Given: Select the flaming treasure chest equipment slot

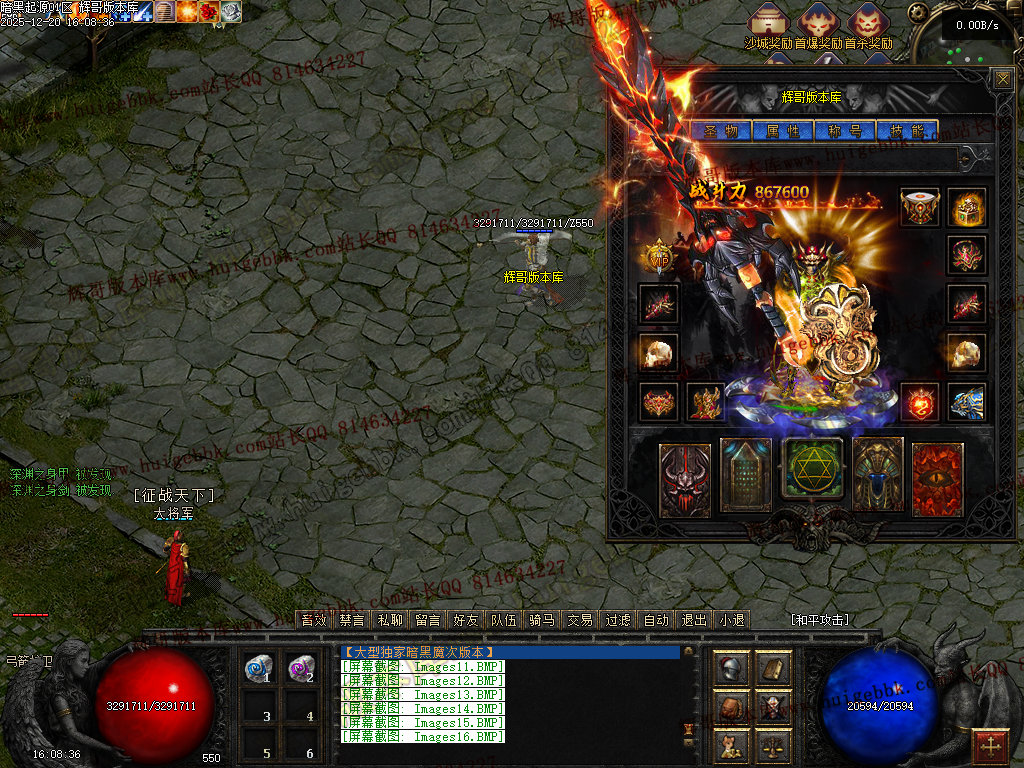Looking at the screenshot, I should point(967,207).
